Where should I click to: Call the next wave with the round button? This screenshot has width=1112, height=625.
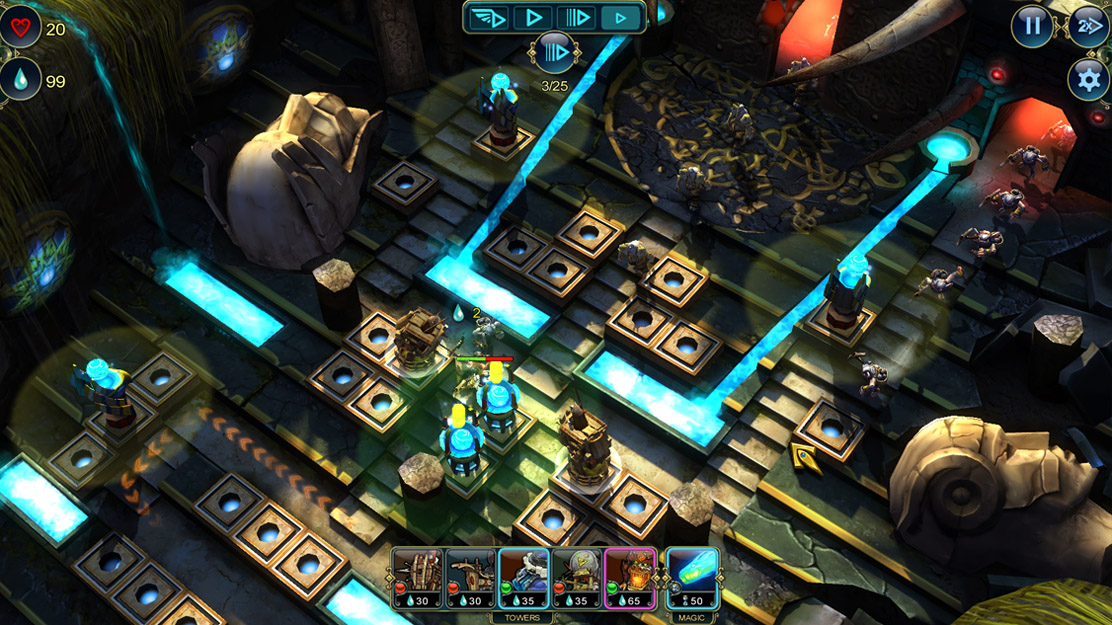(554, 52)
